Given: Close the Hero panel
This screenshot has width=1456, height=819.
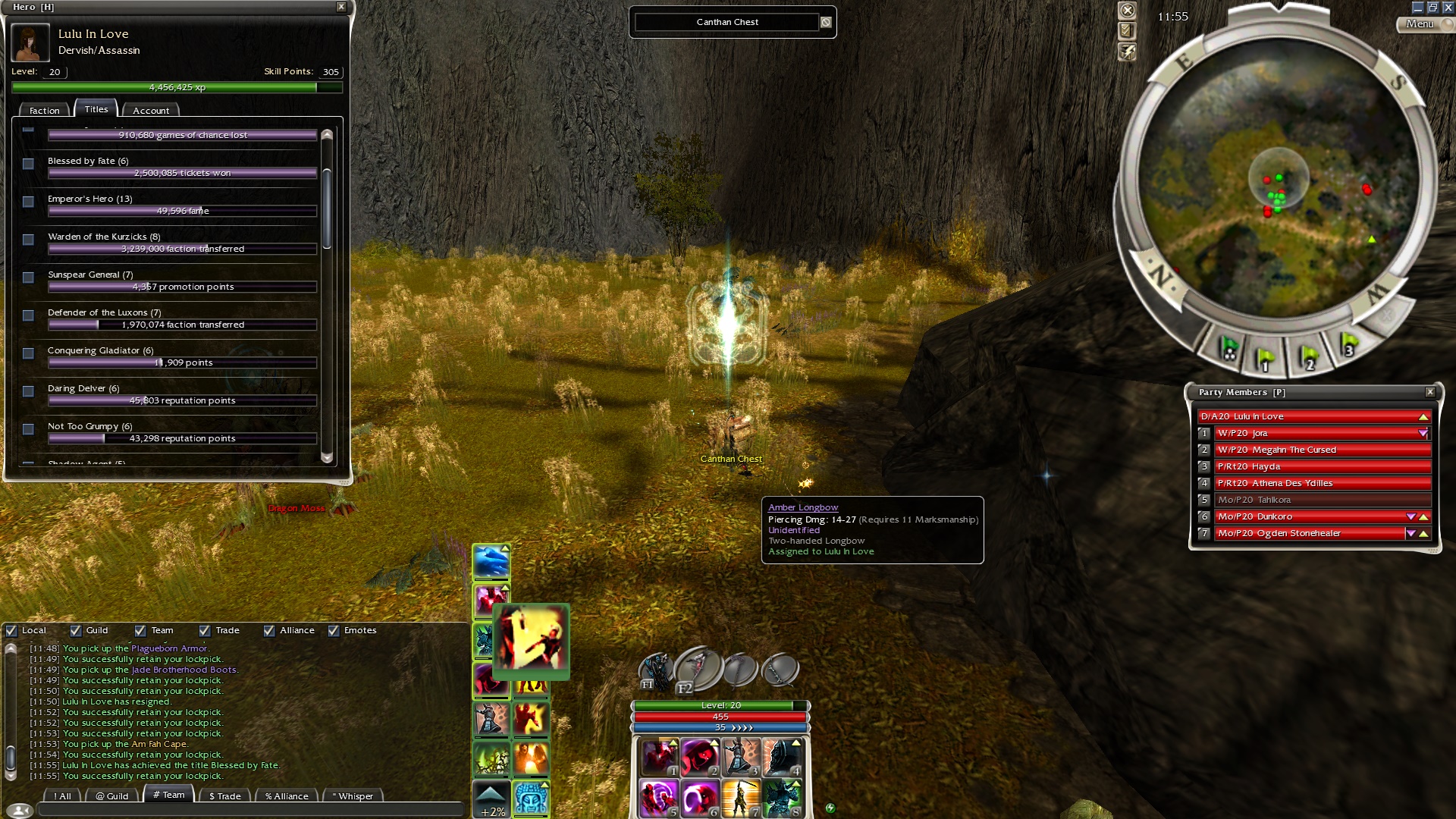Looking at the screenshot, I should pyautogui.click(x=341, y=7).
